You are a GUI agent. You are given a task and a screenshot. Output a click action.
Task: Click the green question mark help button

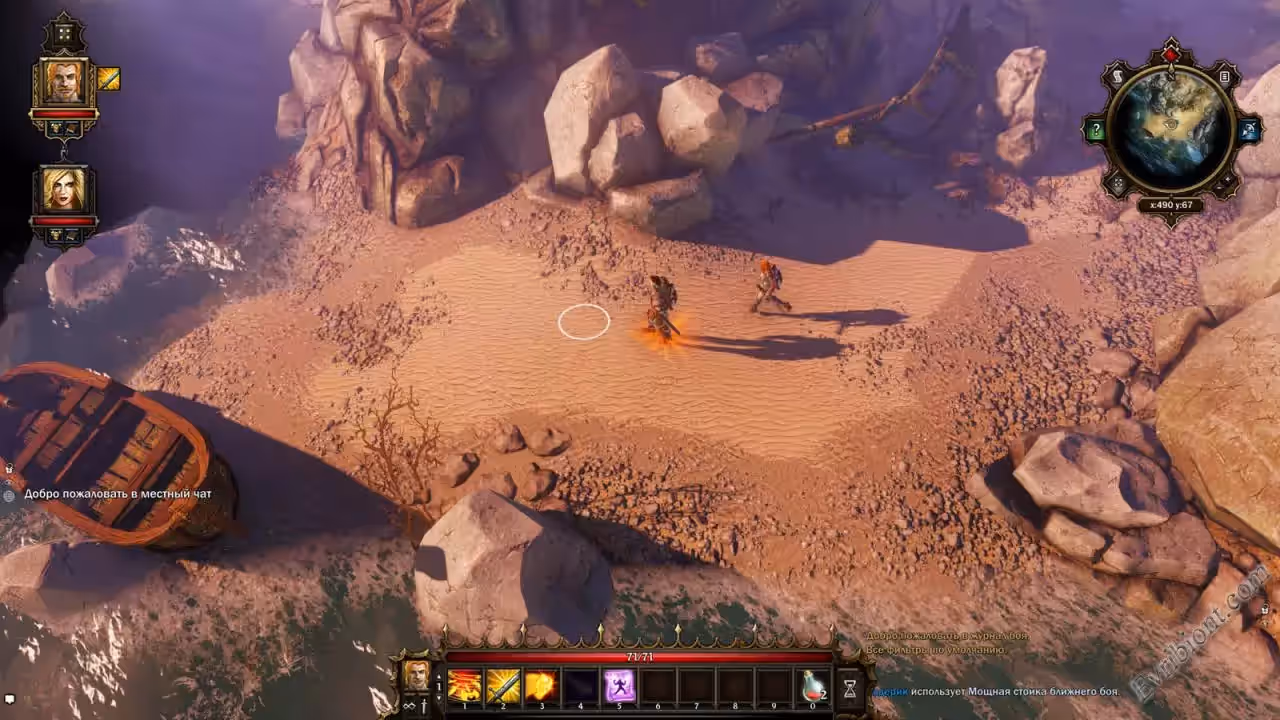[1095, 130]
